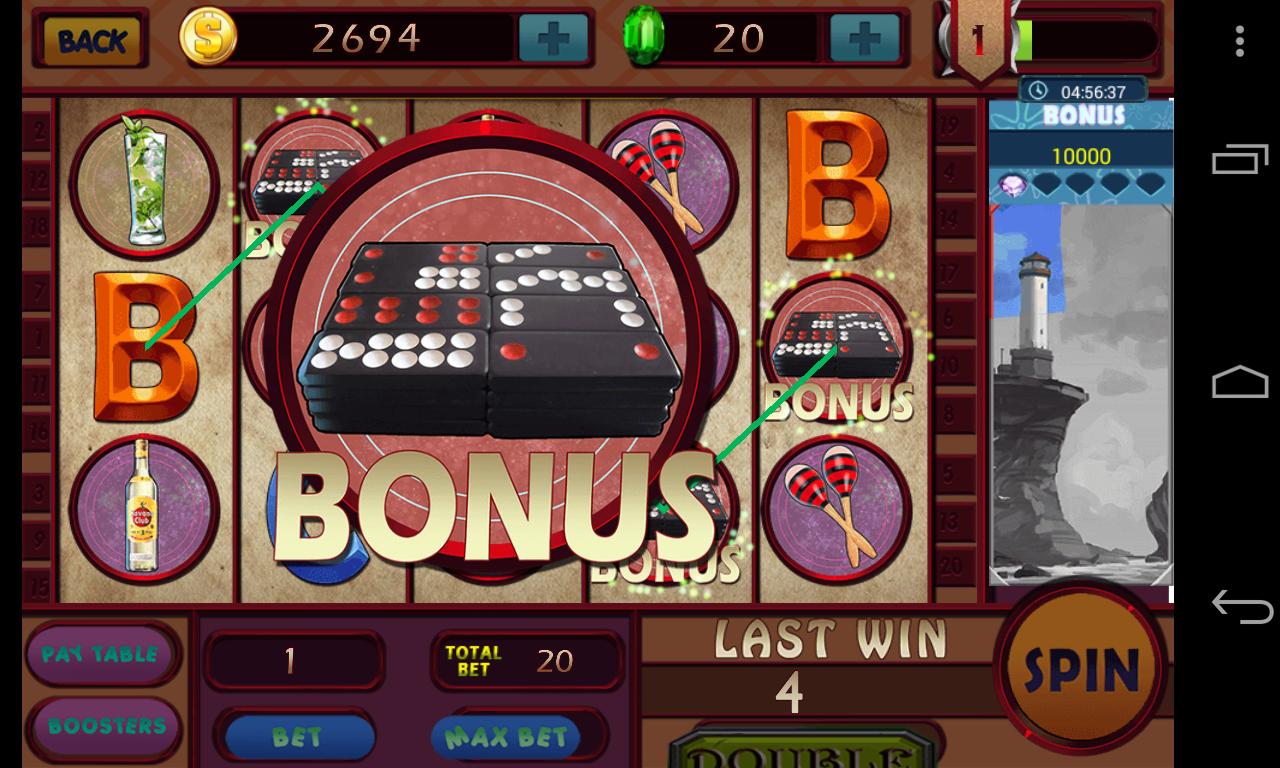Tap the green gem currency icon
Image resolution: width=1280 pixels, height=768 pixels.
644,37
